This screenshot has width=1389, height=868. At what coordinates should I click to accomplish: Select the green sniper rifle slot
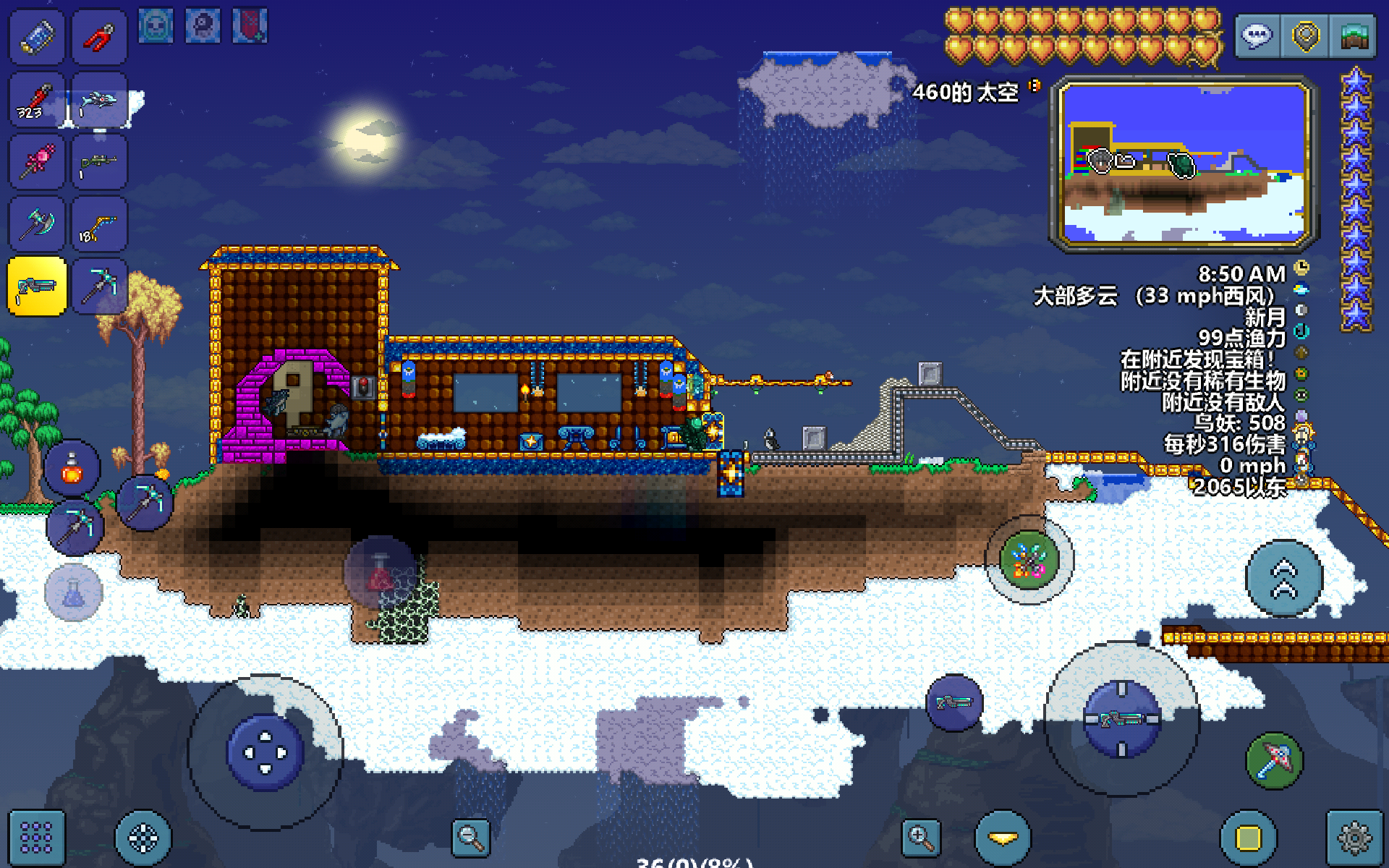pyautogui.click(x=99, y=162)
